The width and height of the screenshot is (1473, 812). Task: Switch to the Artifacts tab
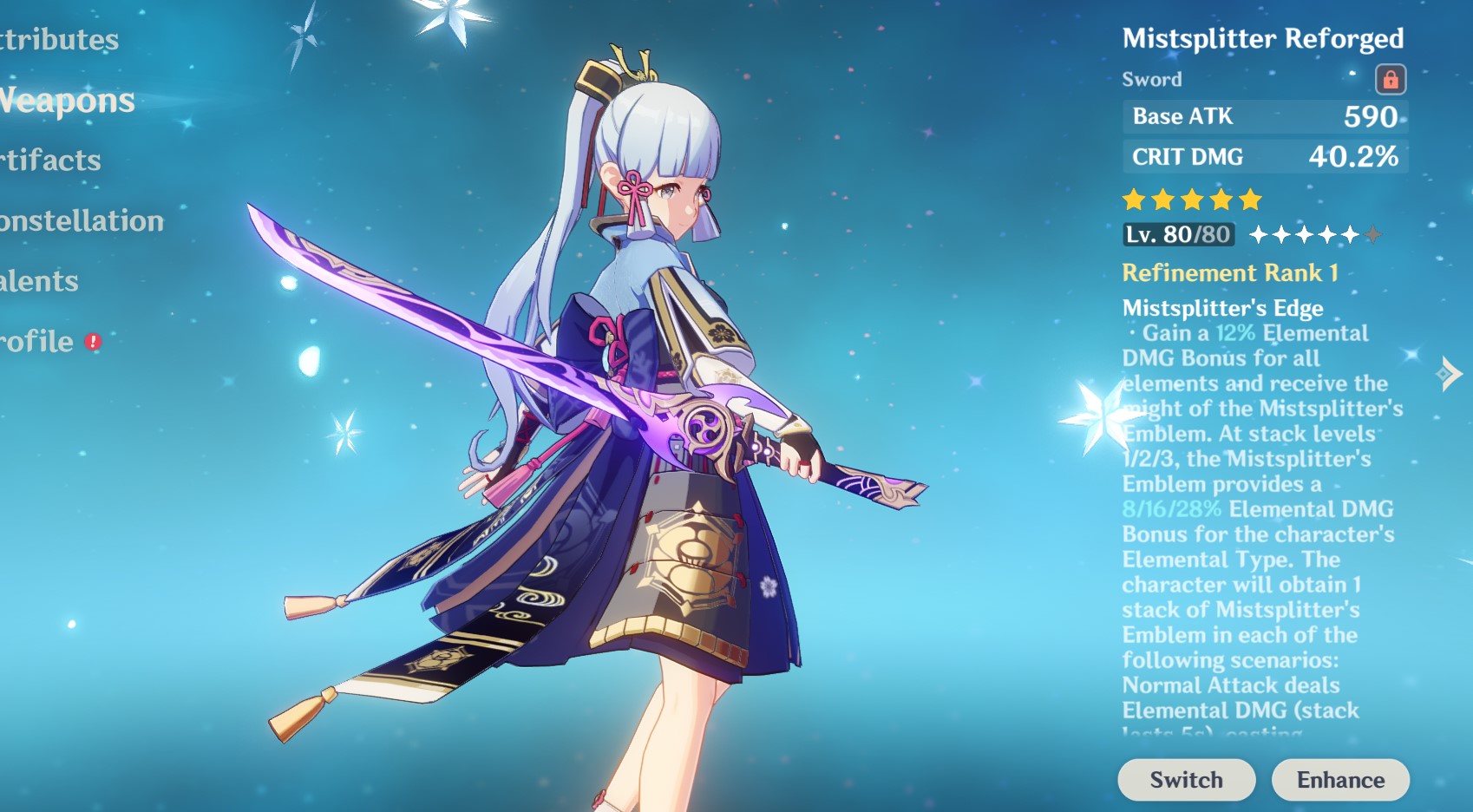point(48,160)
